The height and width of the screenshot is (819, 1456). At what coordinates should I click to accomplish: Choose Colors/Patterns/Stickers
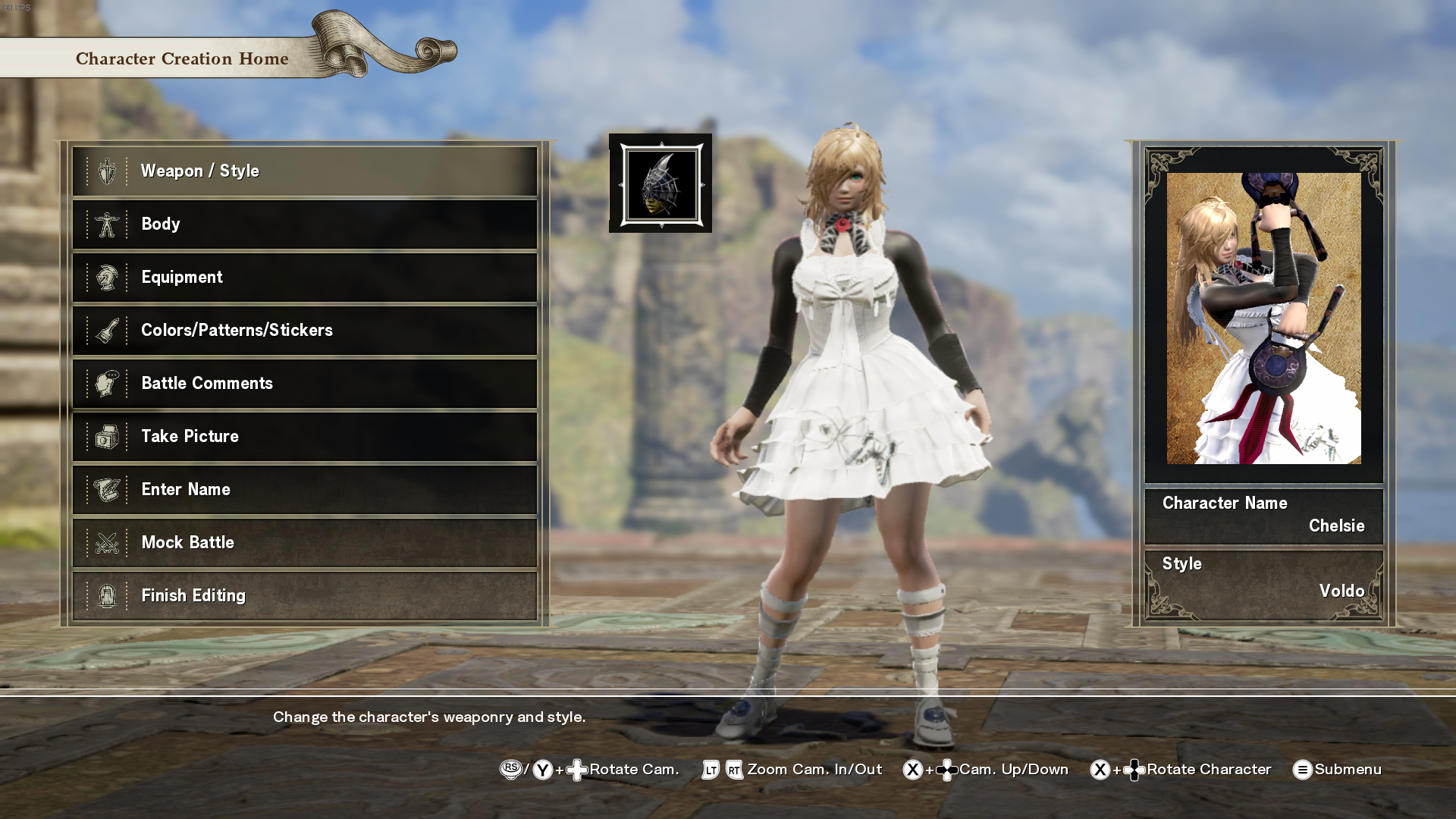[x=304, y=331]
